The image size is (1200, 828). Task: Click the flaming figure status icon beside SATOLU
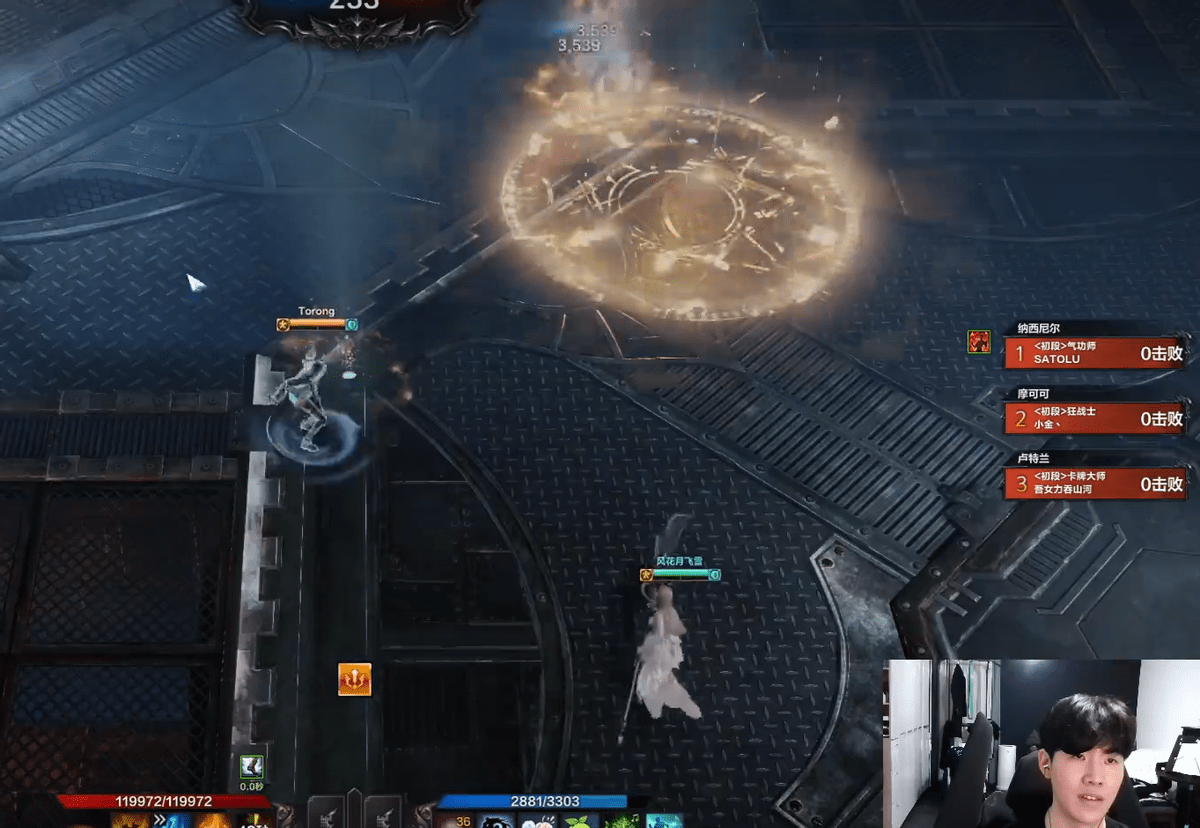tap(979, 342)
